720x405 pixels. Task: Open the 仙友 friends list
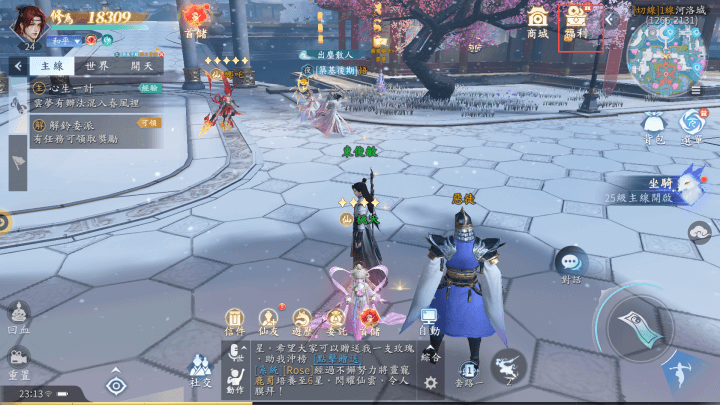[x=269, y=321]
